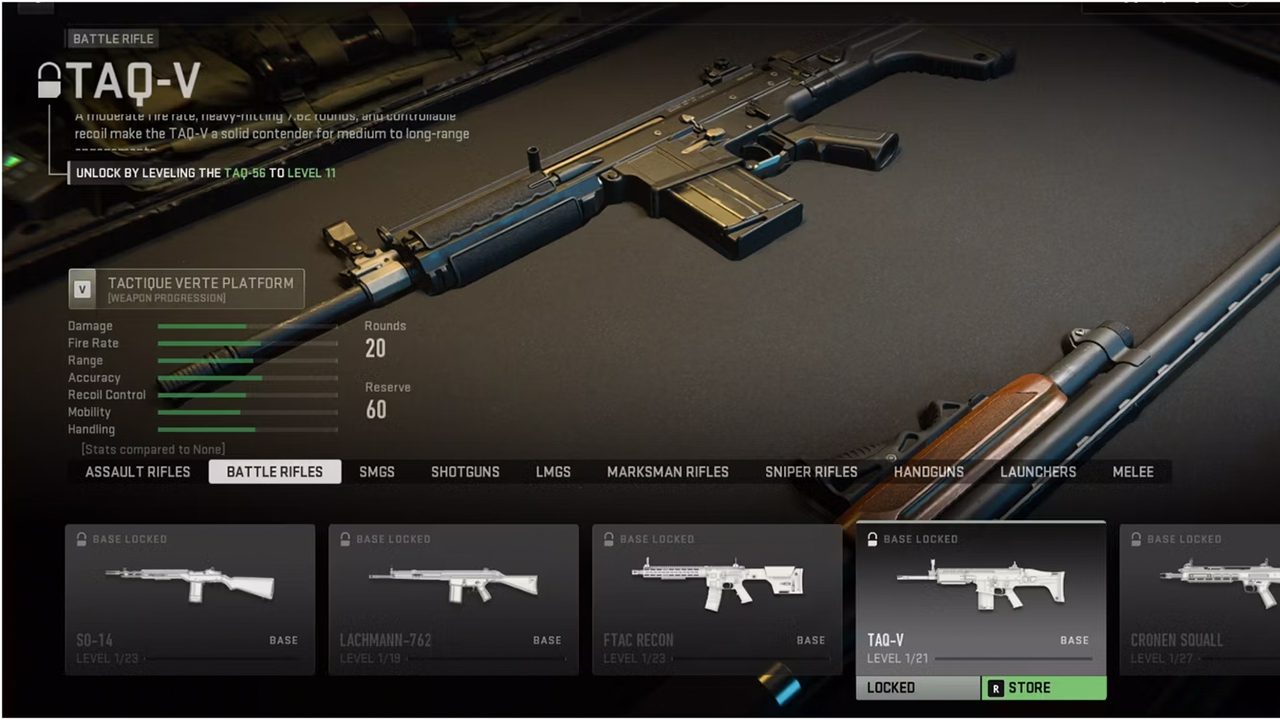This screenshot has height=720, width=1280.
Task: Open the SMGs weapon category
Action: (x=377, y=472)
